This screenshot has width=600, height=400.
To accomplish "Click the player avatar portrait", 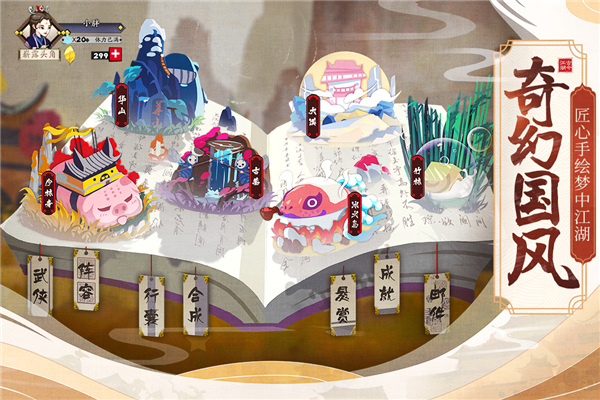I will point(35,30).
